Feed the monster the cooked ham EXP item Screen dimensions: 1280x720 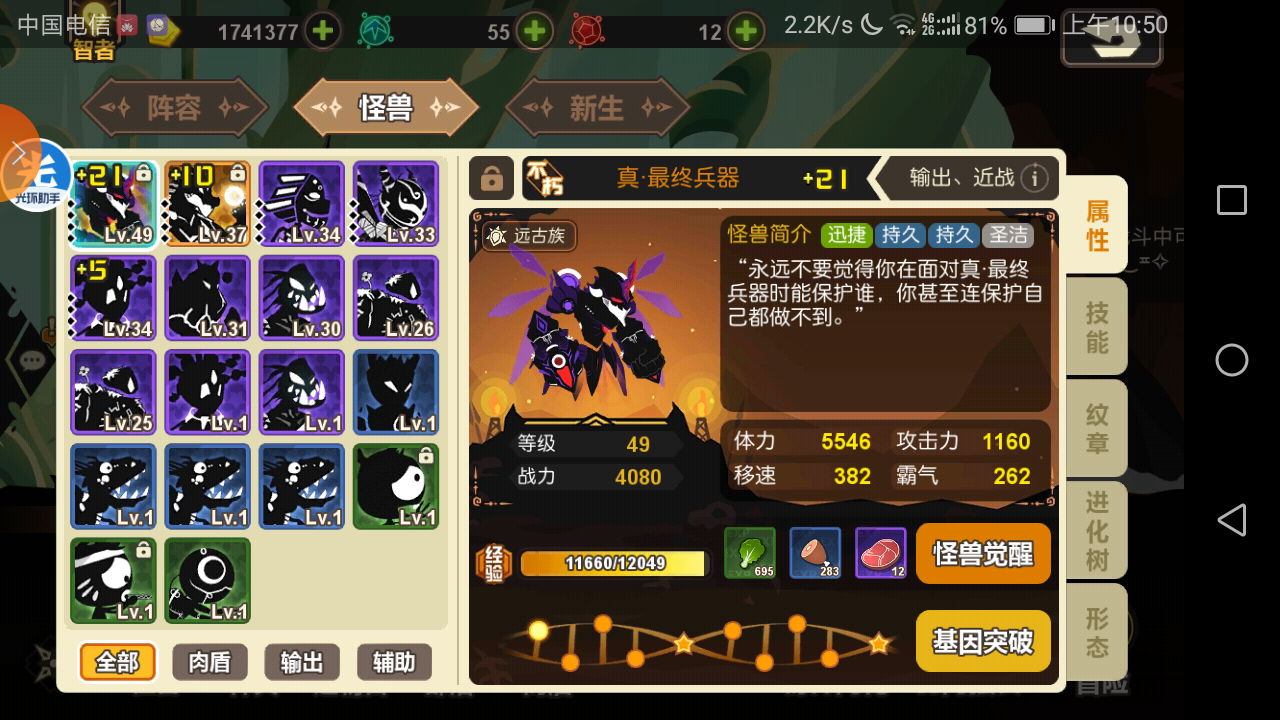pyautogui.click(x=814, y=553)
